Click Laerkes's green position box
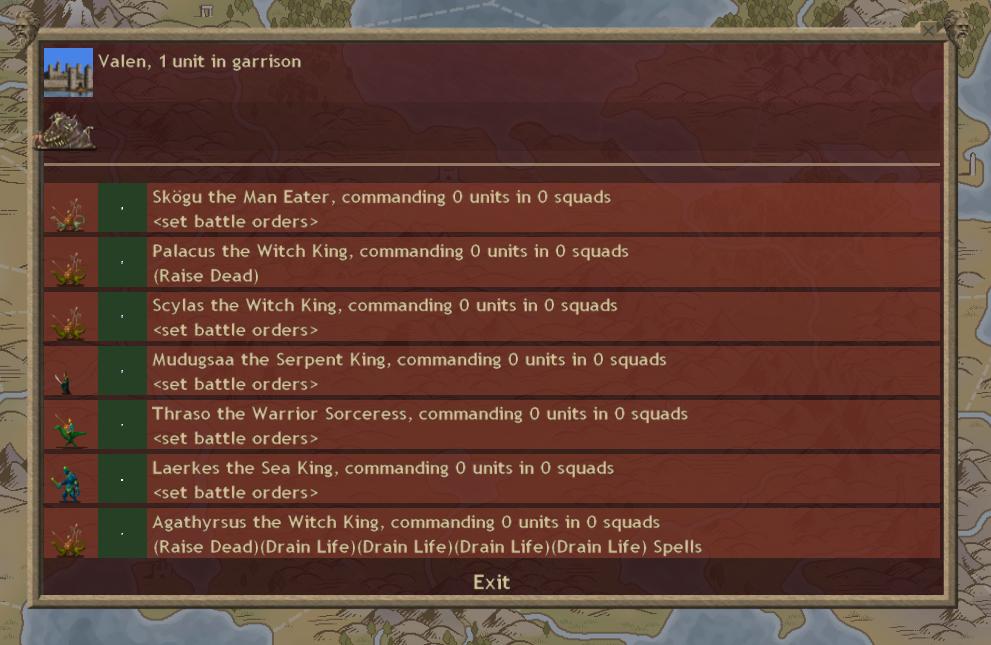Image resolution: width=991 pixels, height=645 pixels. click(122, 479)
